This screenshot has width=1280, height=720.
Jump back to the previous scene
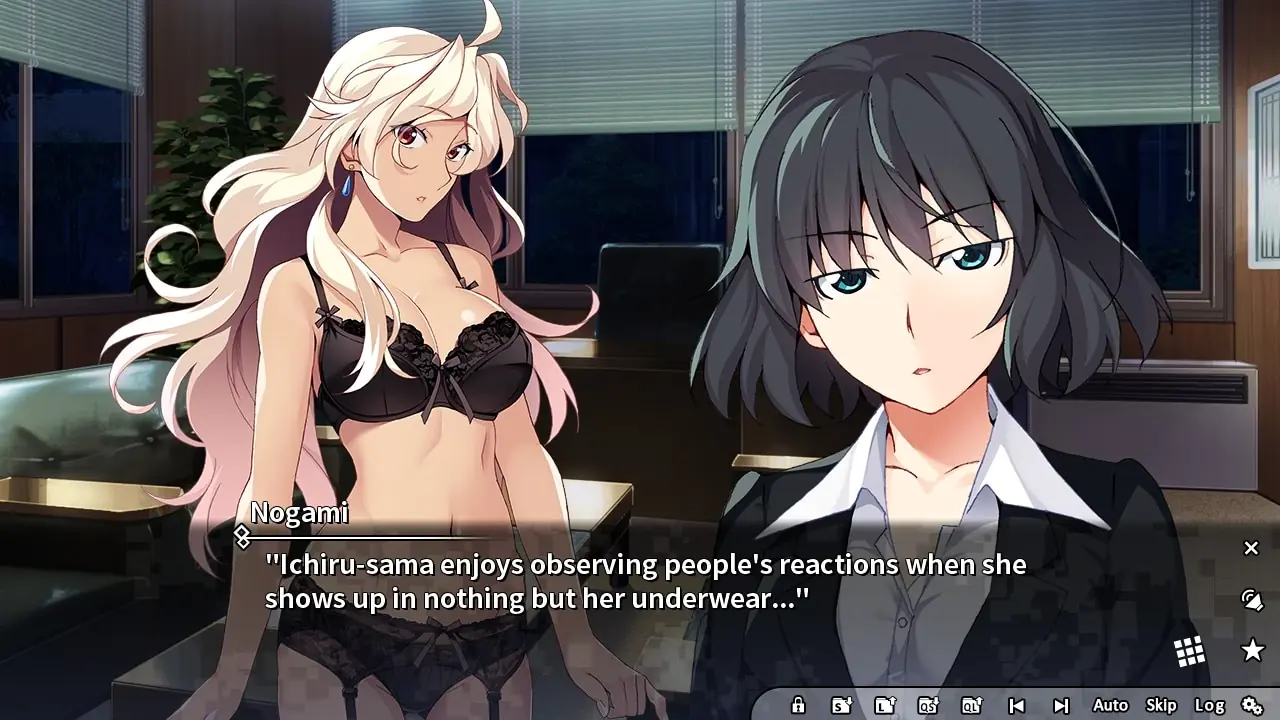point(1016,705)
